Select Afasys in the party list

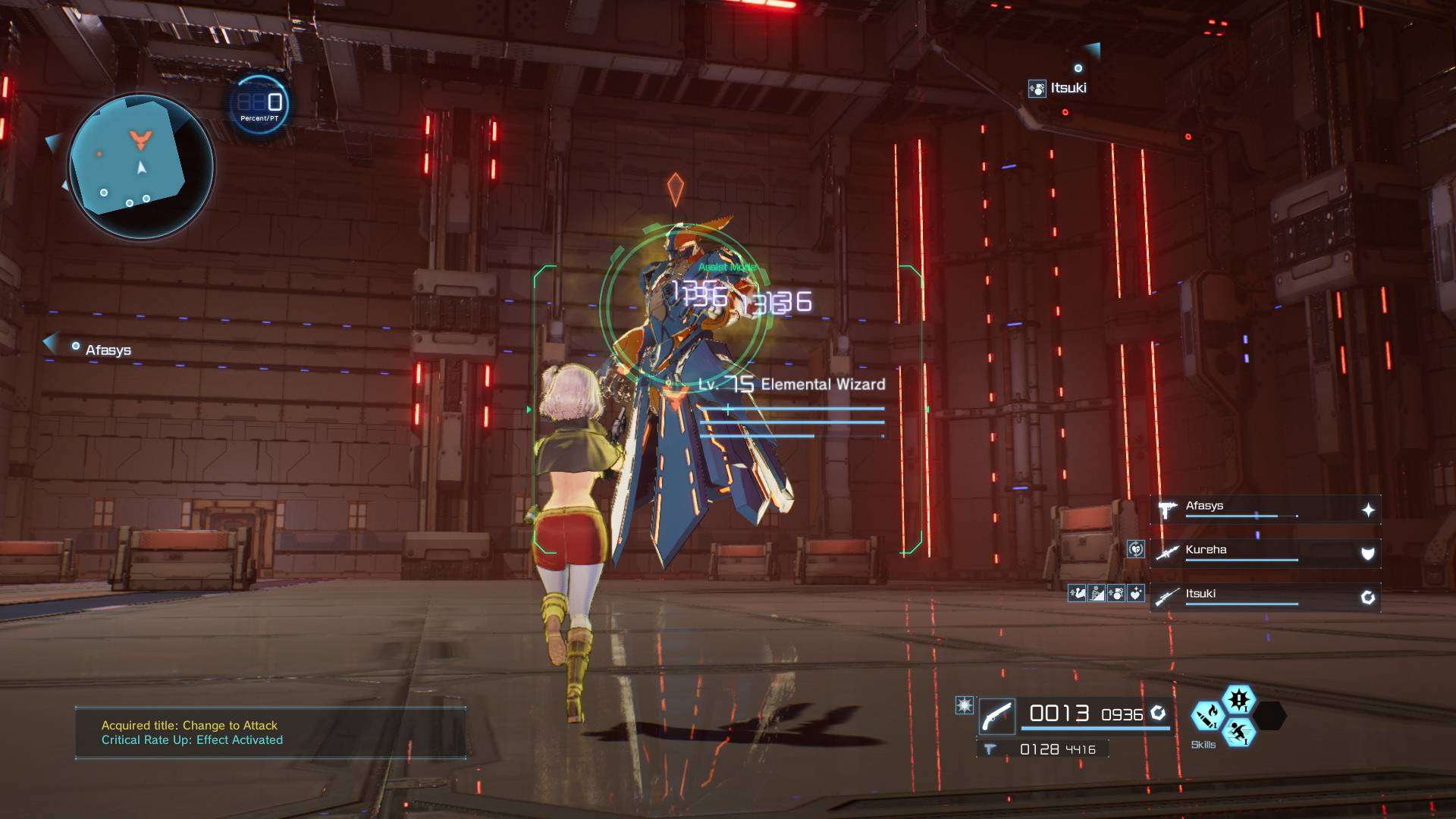(x=1264, y=509)
